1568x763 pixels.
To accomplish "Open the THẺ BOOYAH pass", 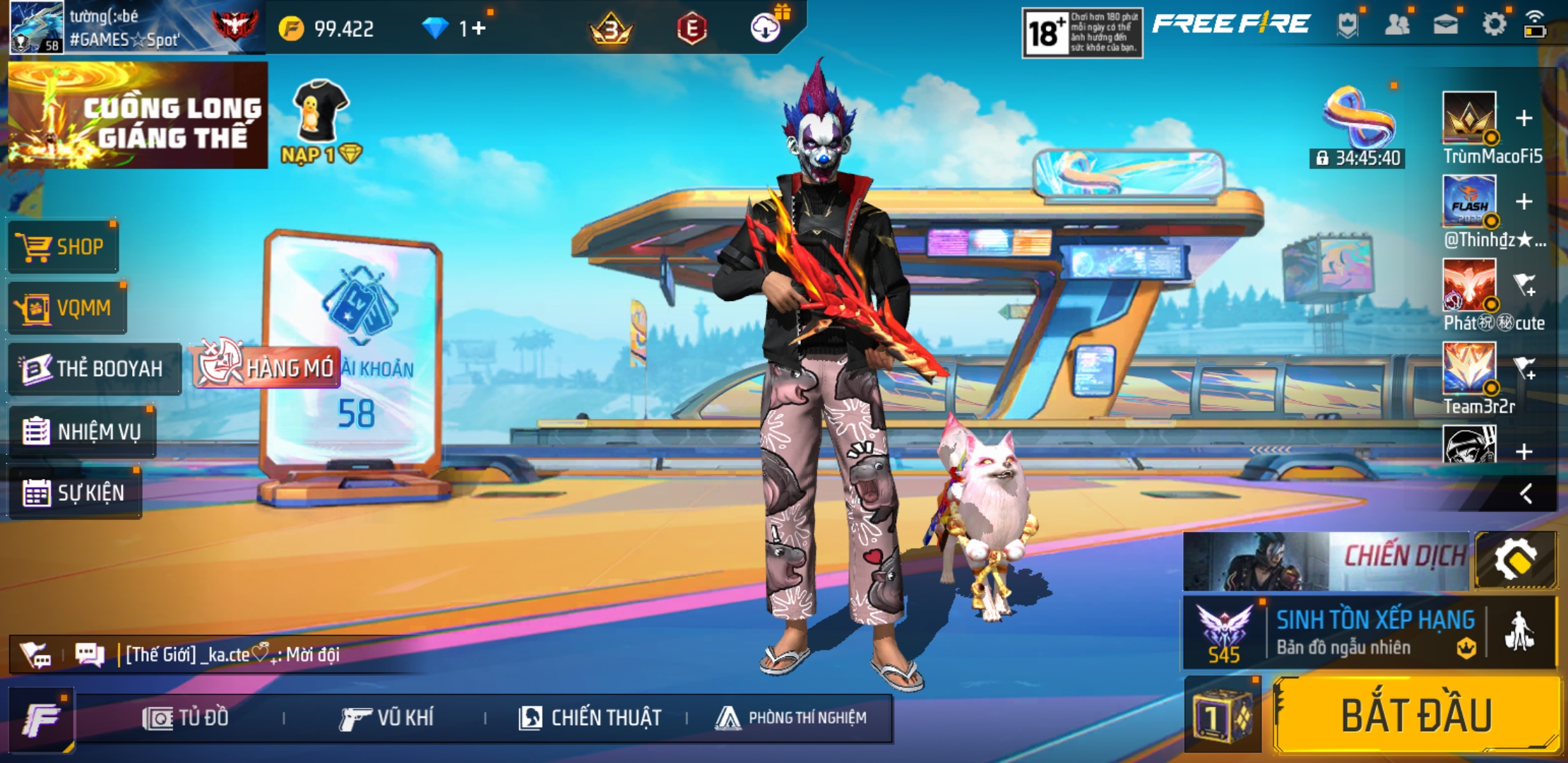I will coord(93,369).
